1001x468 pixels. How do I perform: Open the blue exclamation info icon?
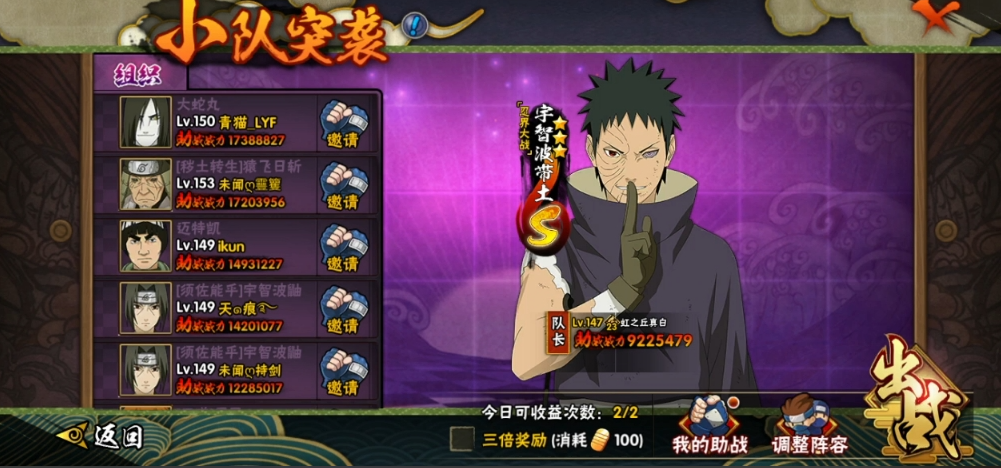coord(415,25)
